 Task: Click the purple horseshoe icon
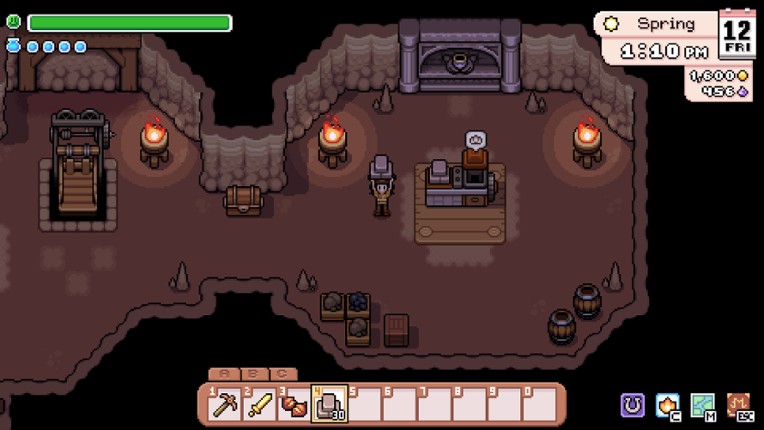pyautogui.click(x=632, y=404)
